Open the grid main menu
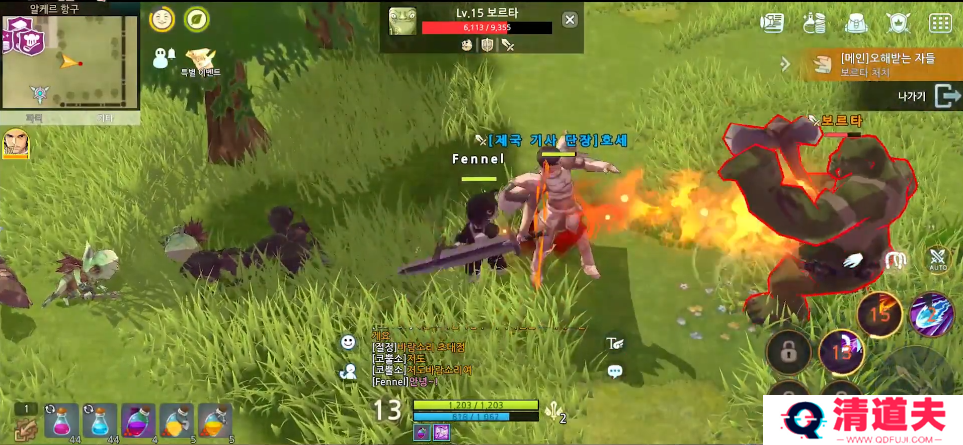 point(940,22)
